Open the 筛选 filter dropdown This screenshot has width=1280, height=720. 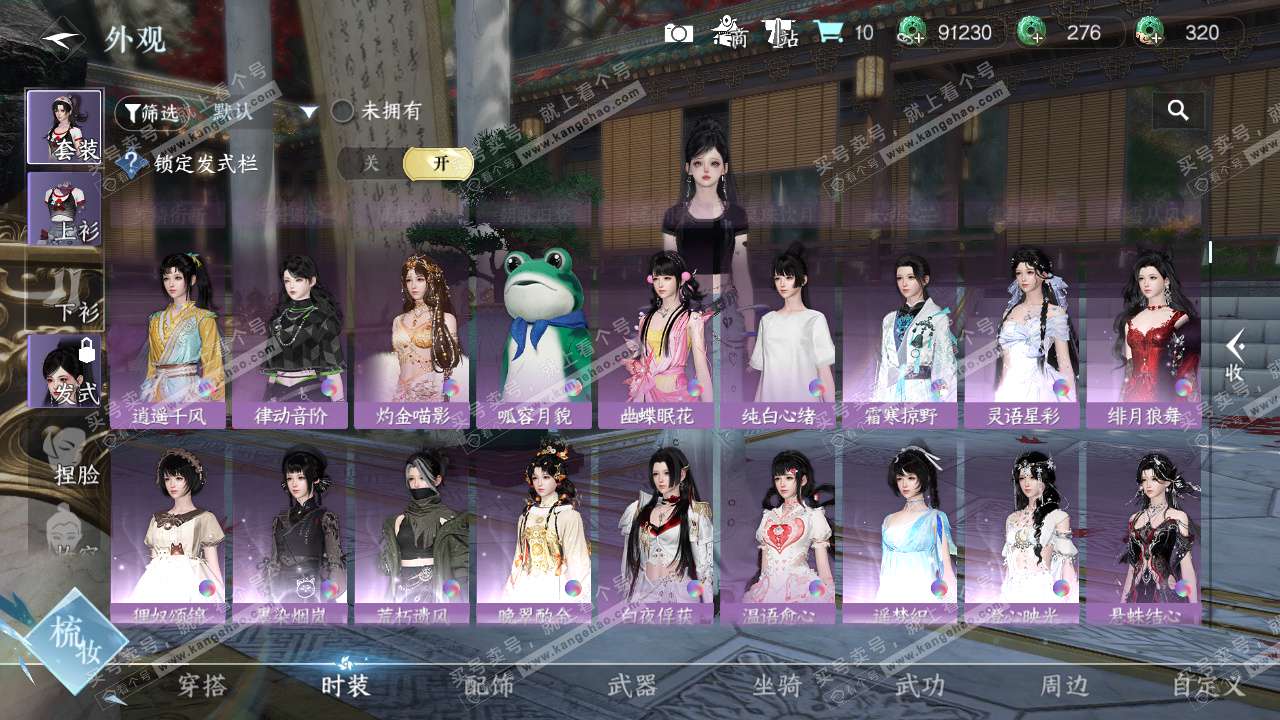click(152, 113)
